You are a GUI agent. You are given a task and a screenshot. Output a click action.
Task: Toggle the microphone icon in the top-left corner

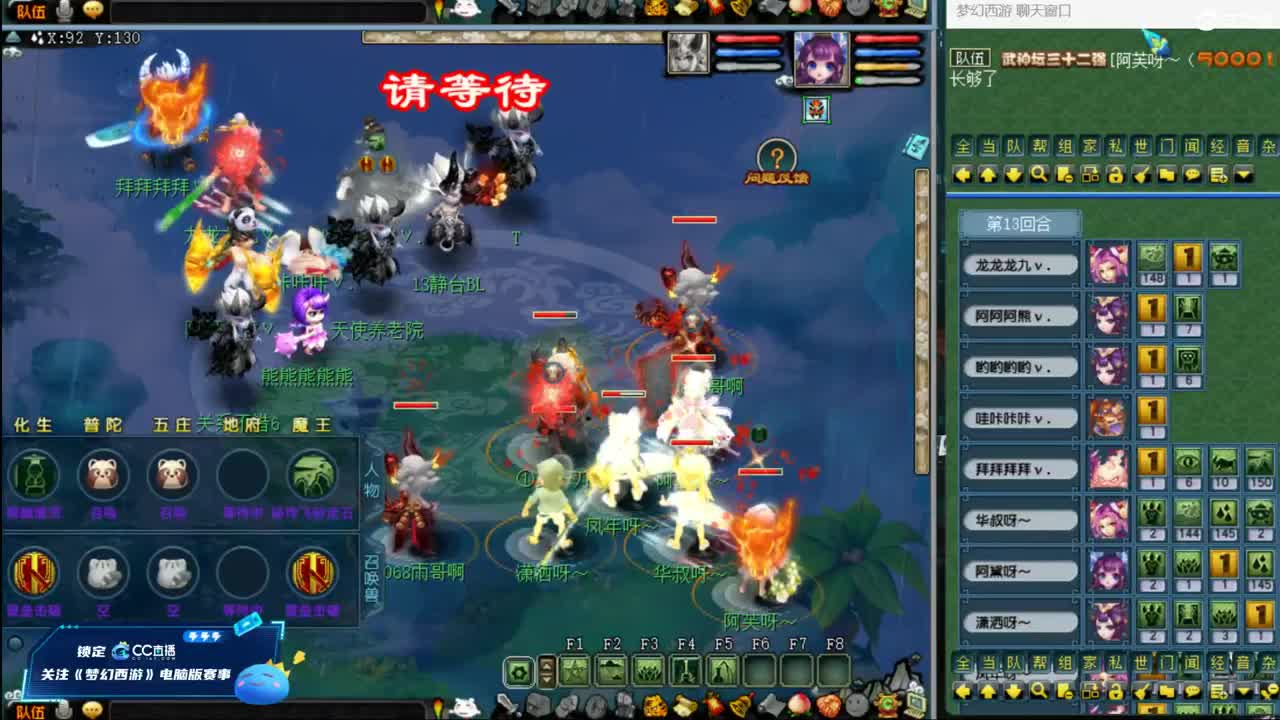pyautogui.click(x=66, y=12)
